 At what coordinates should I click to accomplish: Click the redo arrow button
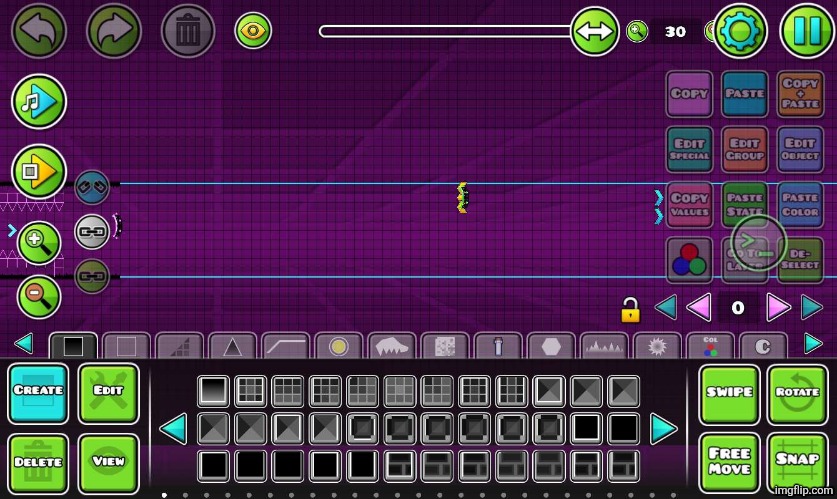[114, 31]
